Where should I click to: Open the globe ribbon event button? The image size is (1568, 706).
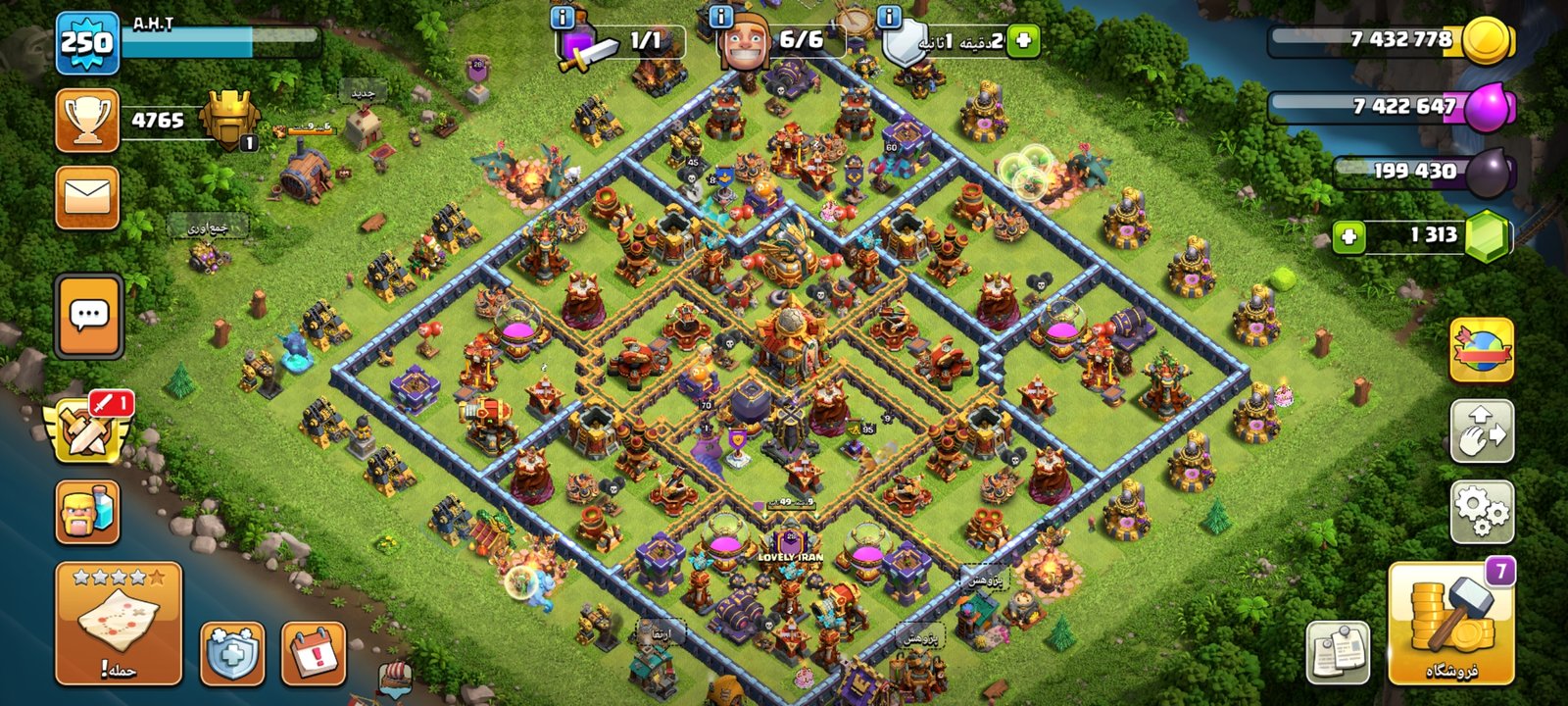click(1482, 350)
